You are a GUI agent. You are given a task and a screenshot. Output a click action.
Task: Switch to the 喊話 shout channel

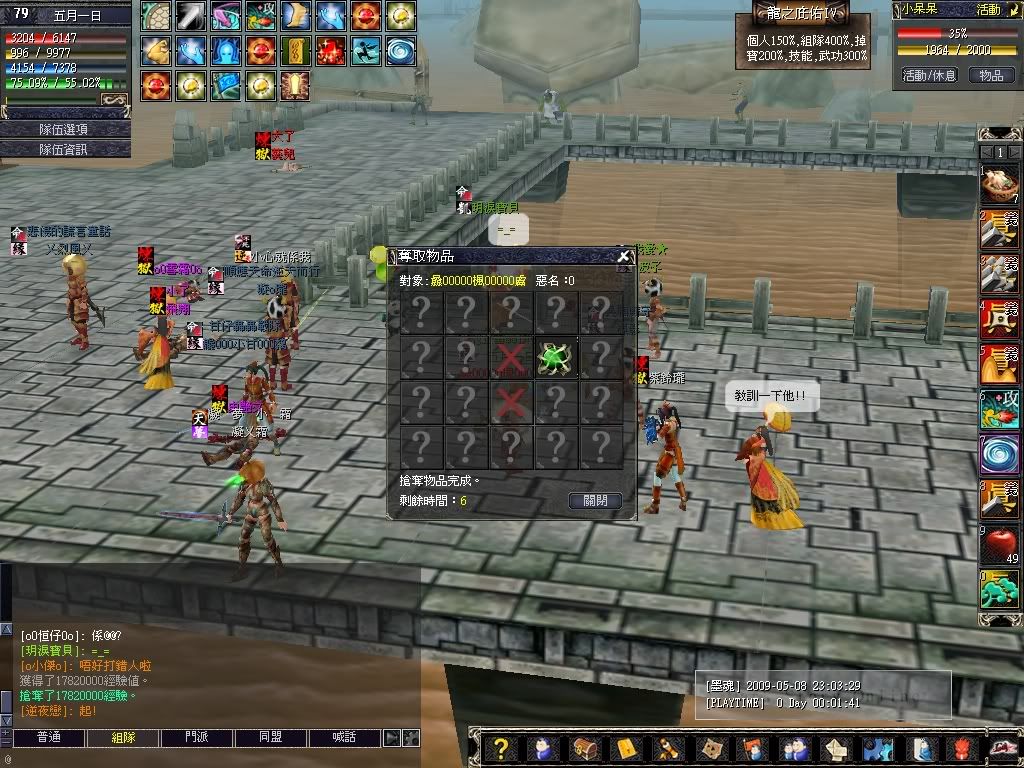coord(345,738)
